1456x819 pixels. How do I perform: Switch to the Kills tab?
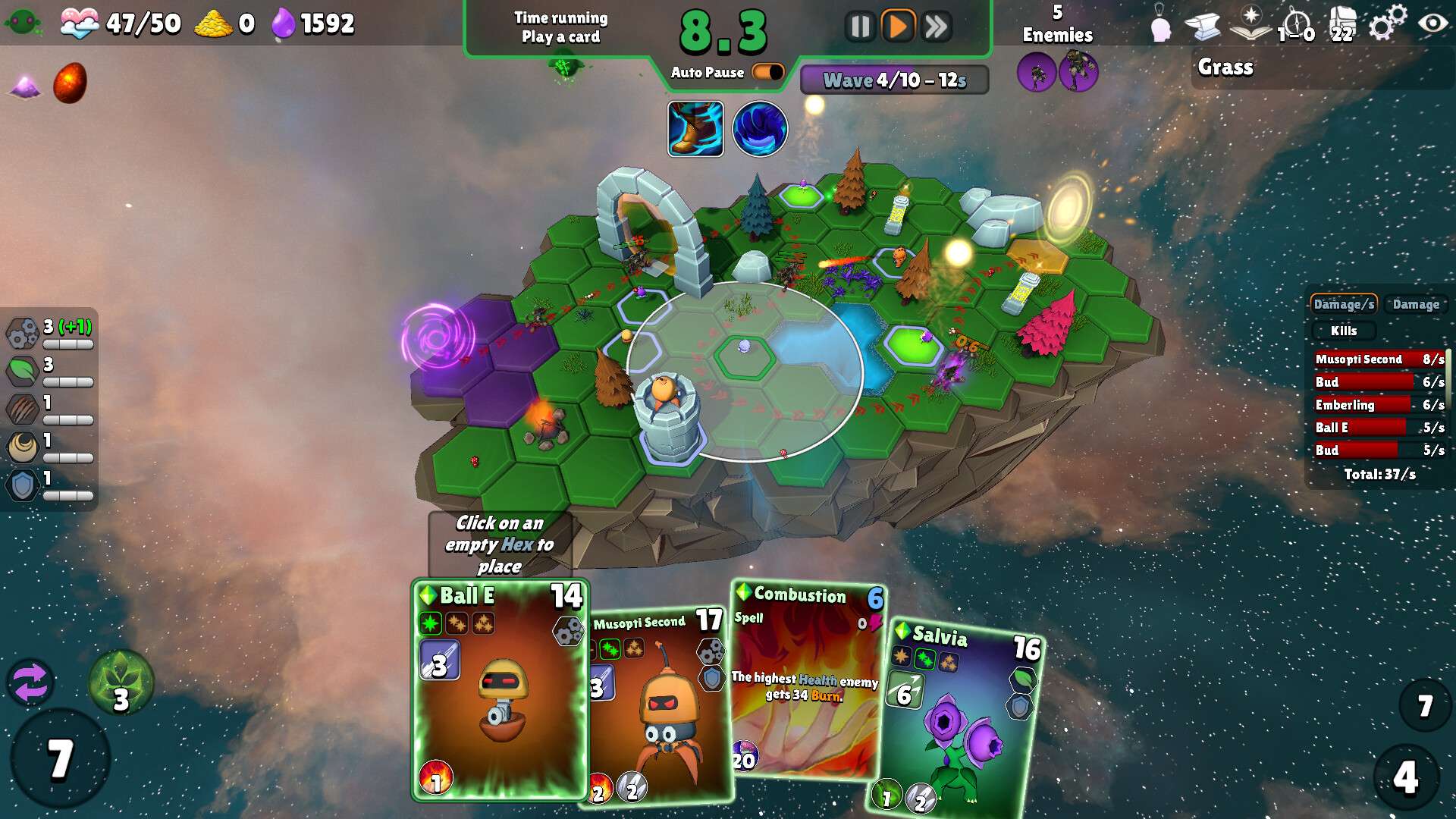(1343, 331)
